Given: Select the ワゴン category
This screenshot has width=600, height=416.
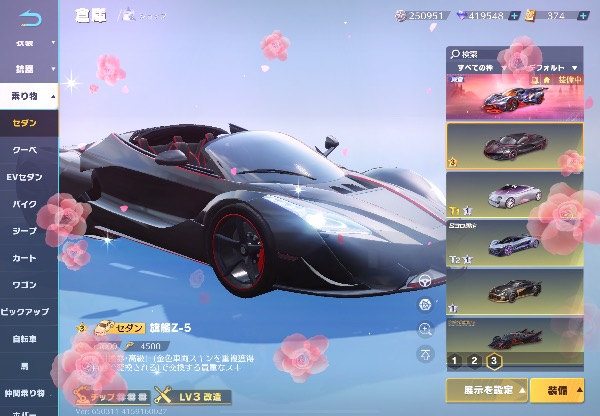Looking at the screenshot, I should tap(27, 283).
